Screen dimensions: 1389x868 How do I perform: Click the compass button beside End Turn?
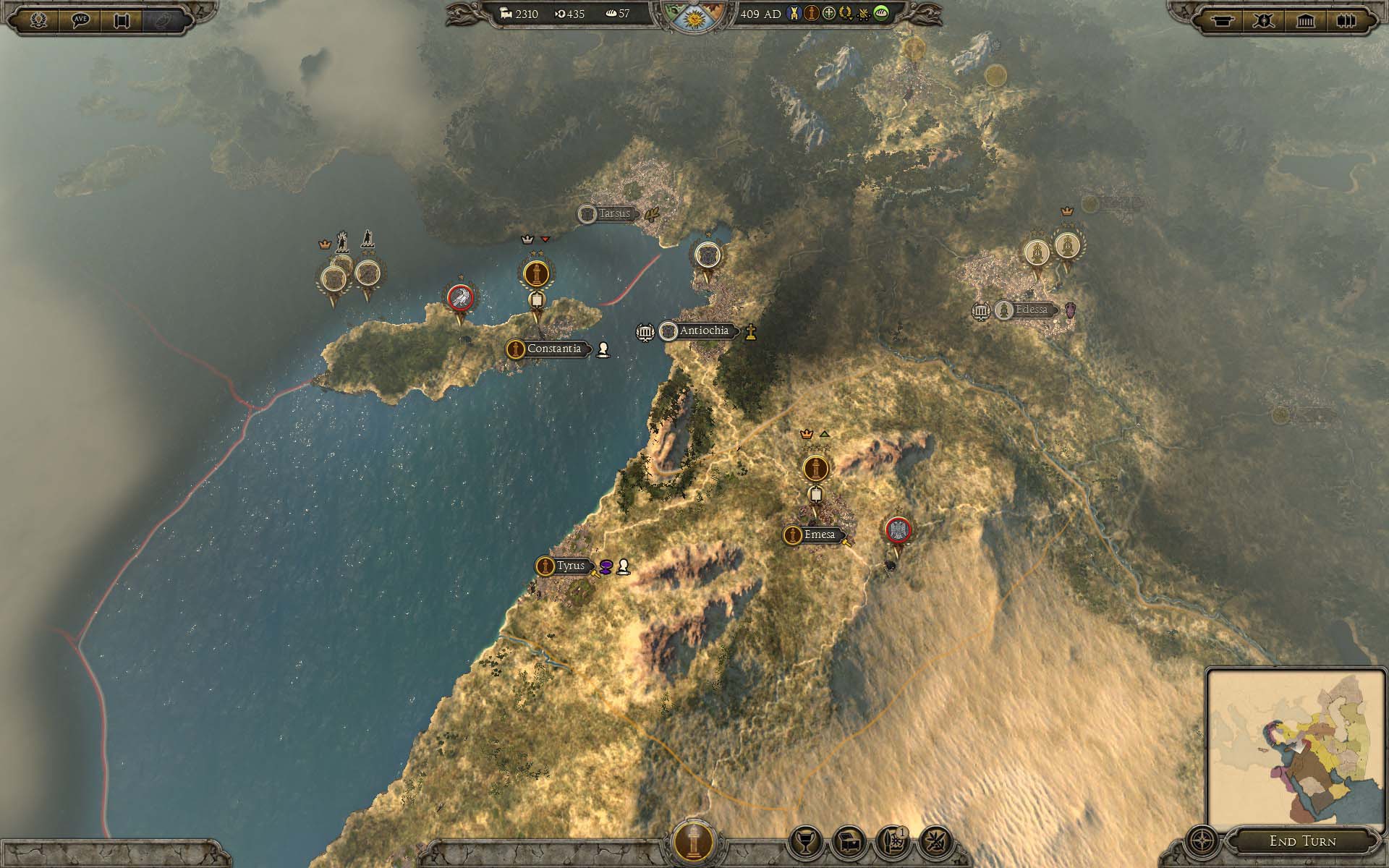click(1202, 842)
